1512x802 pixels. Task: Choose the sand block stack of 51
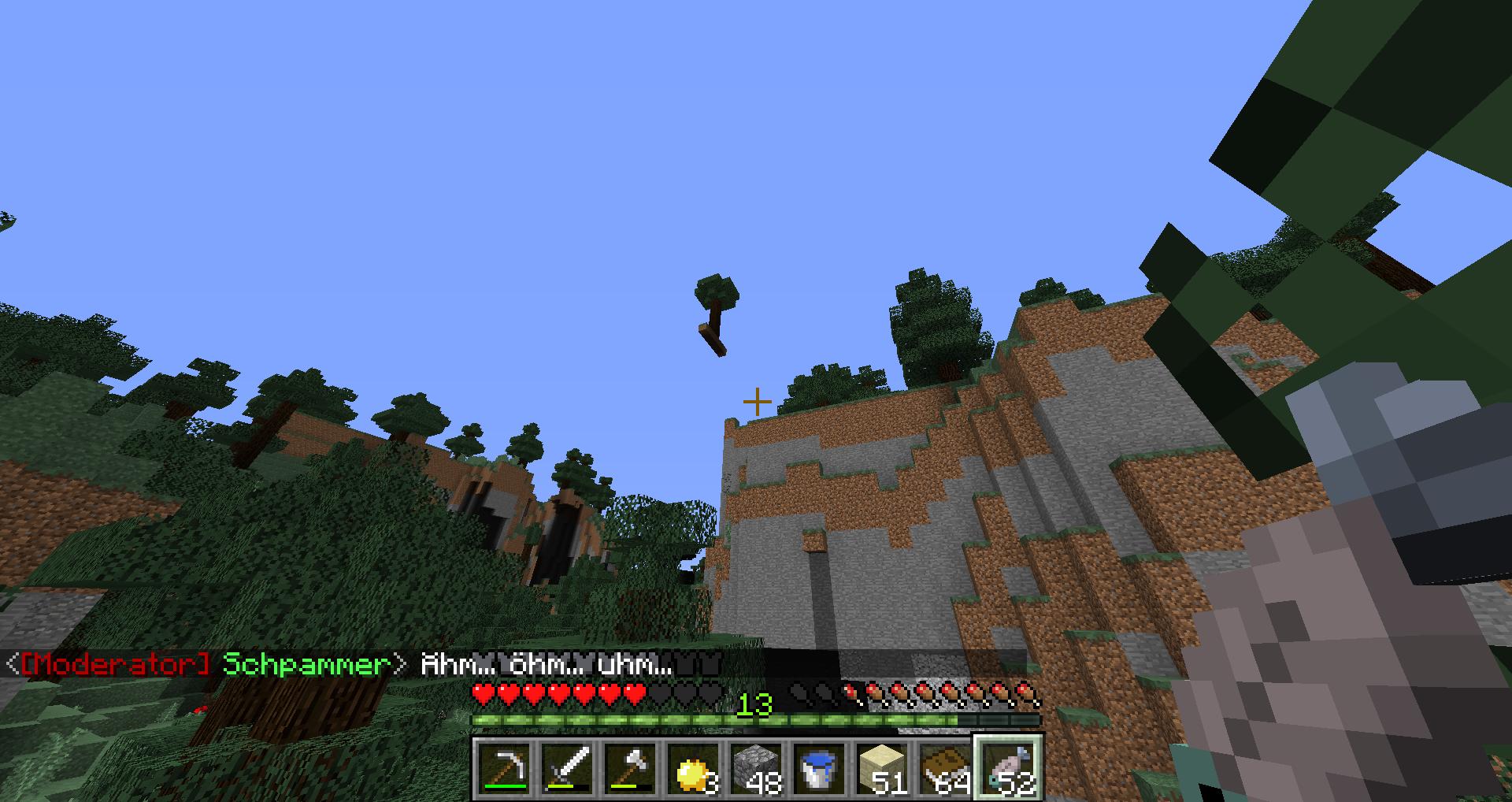pos(883,768)
